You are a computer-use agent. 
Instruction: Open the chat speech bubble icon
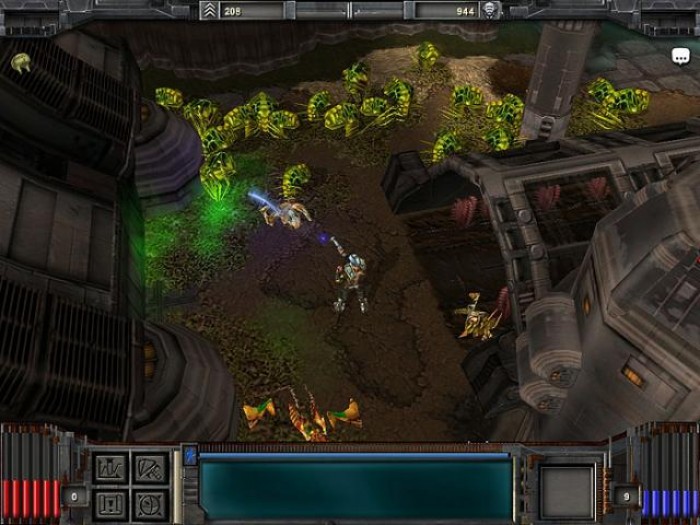[x=680, y=57]
